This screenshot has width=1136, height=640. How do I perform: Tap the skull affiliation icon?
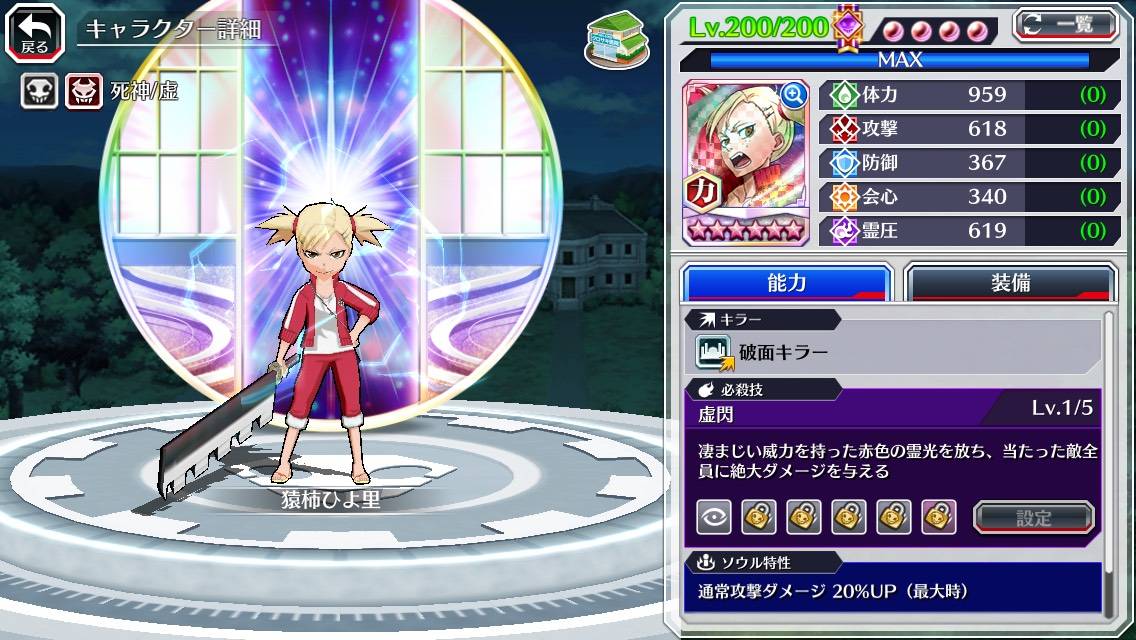(39, 92)
